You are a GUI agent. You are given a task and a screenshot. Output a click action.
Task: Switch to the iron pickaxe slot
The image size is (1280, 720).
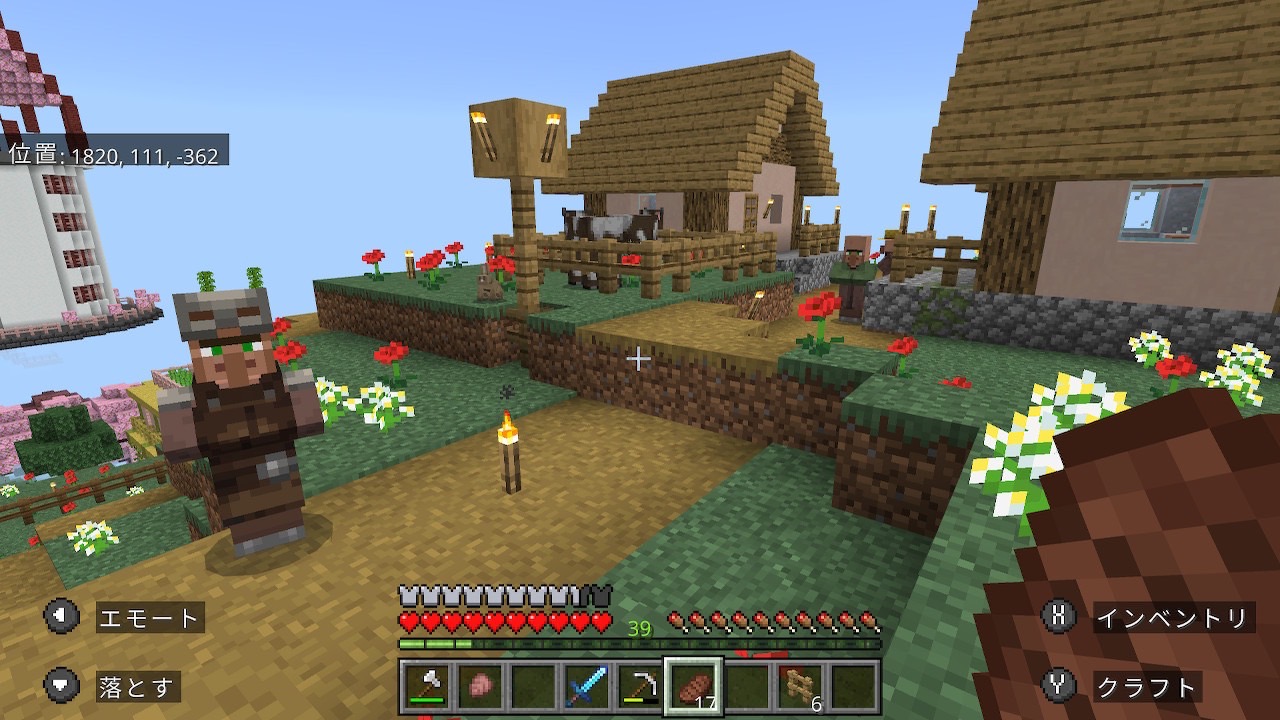pos(639,687)
